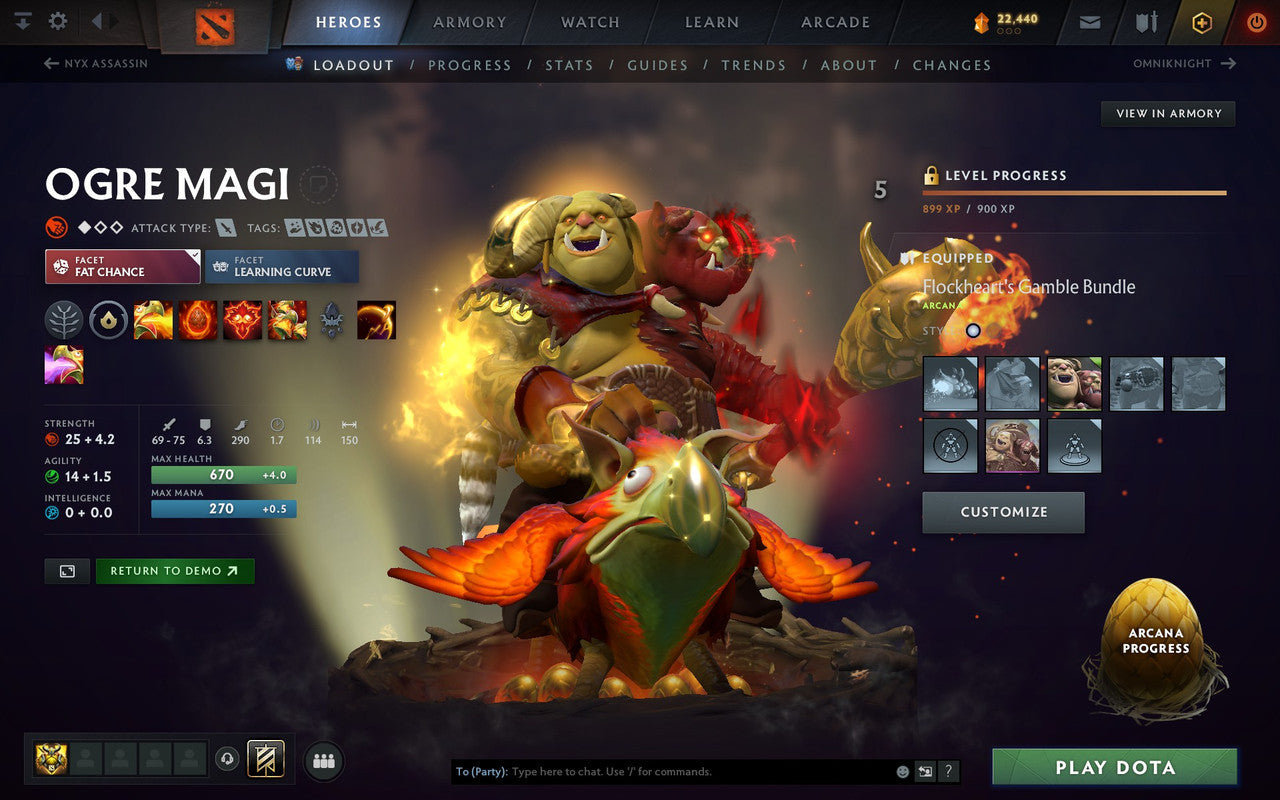
Task: Switch to the ARMORY tab
Action: [x=468, y=22]
